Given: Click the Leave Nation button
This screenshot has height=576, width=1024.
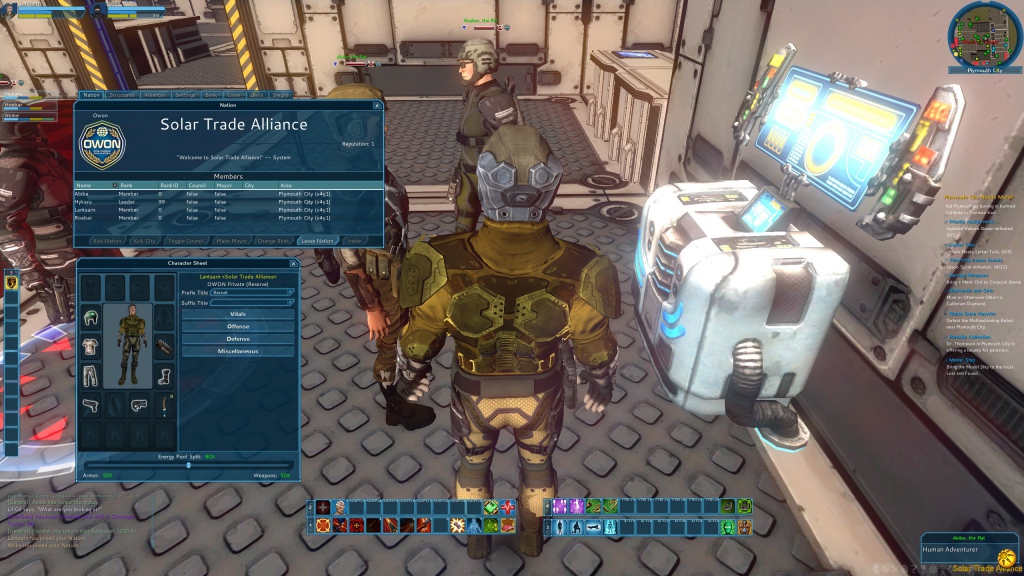Looking at the screenshot, I should point(318,241).
